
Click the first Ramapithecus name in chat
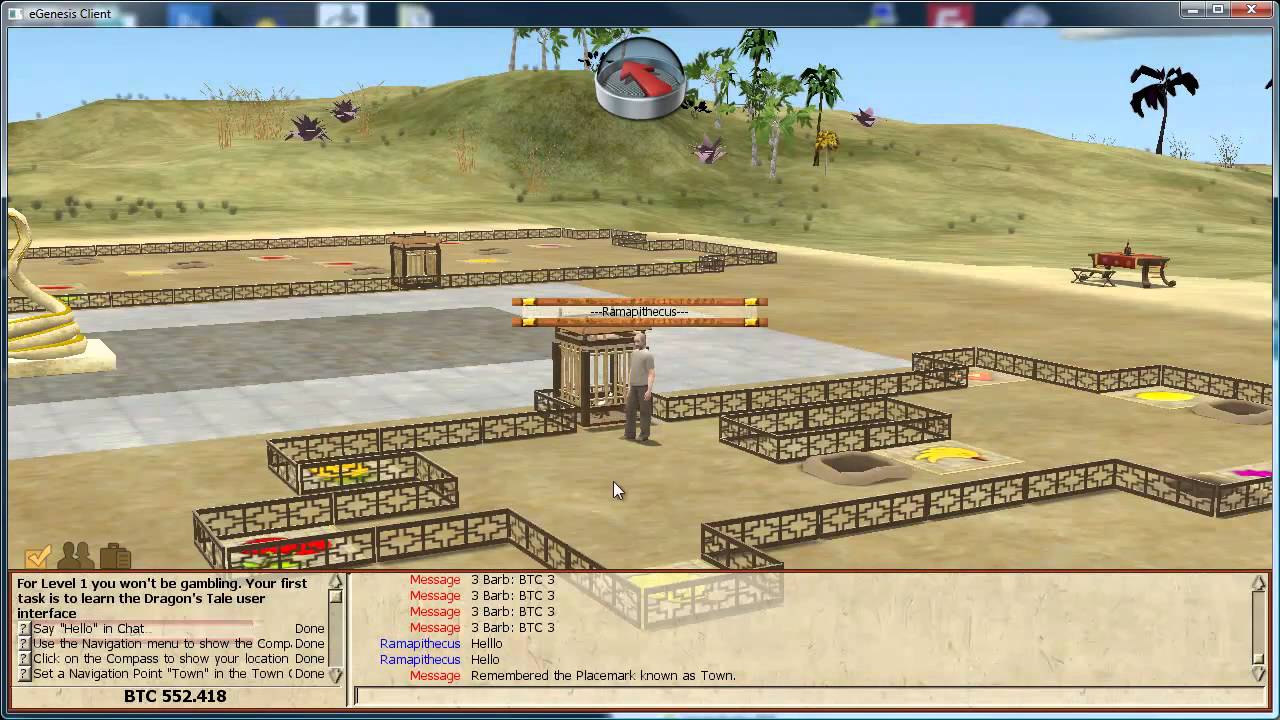[x=420, y=644]
